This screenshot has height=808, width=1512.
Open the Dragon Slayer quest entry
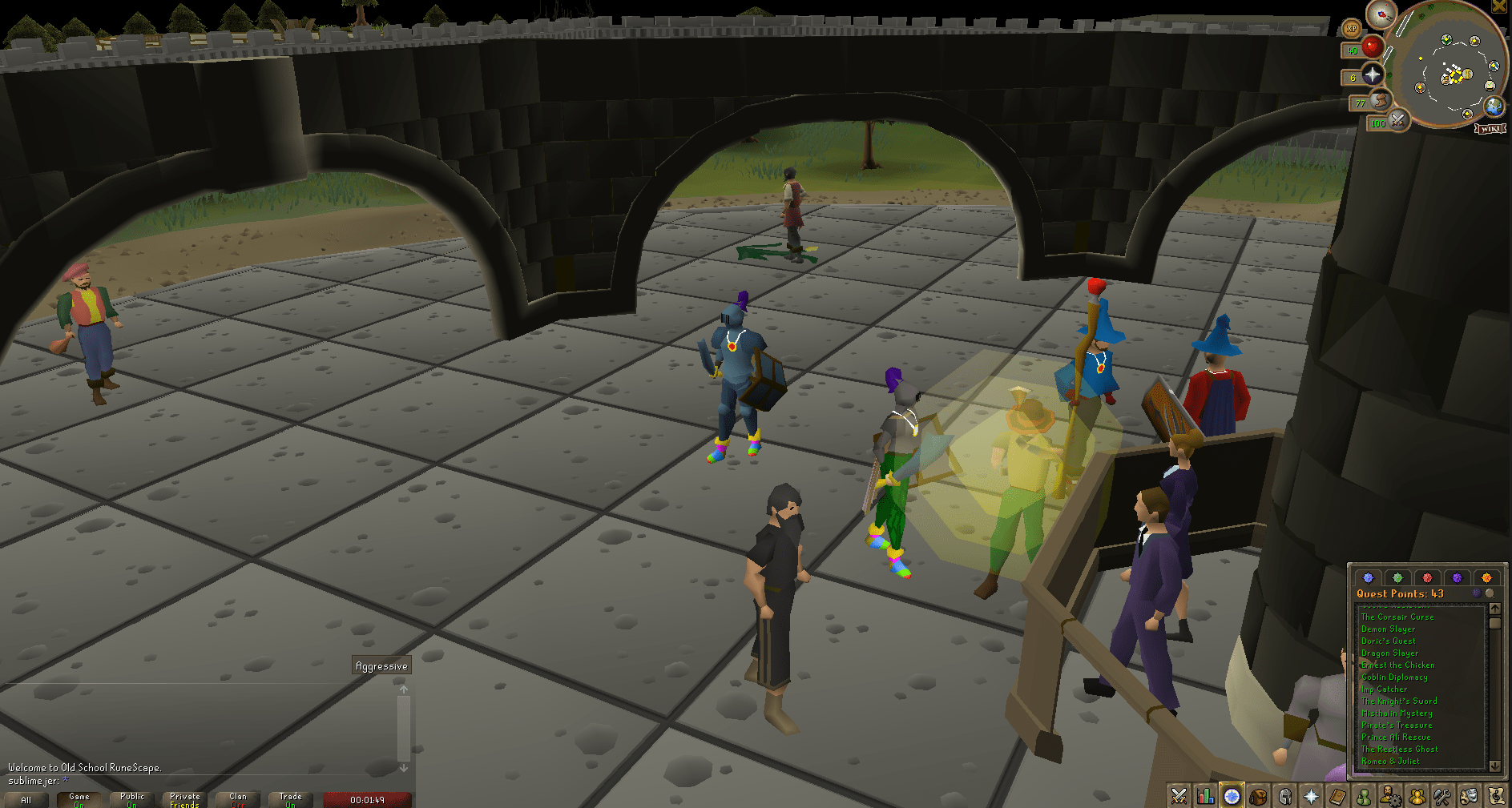click(x=1389, y=653)
